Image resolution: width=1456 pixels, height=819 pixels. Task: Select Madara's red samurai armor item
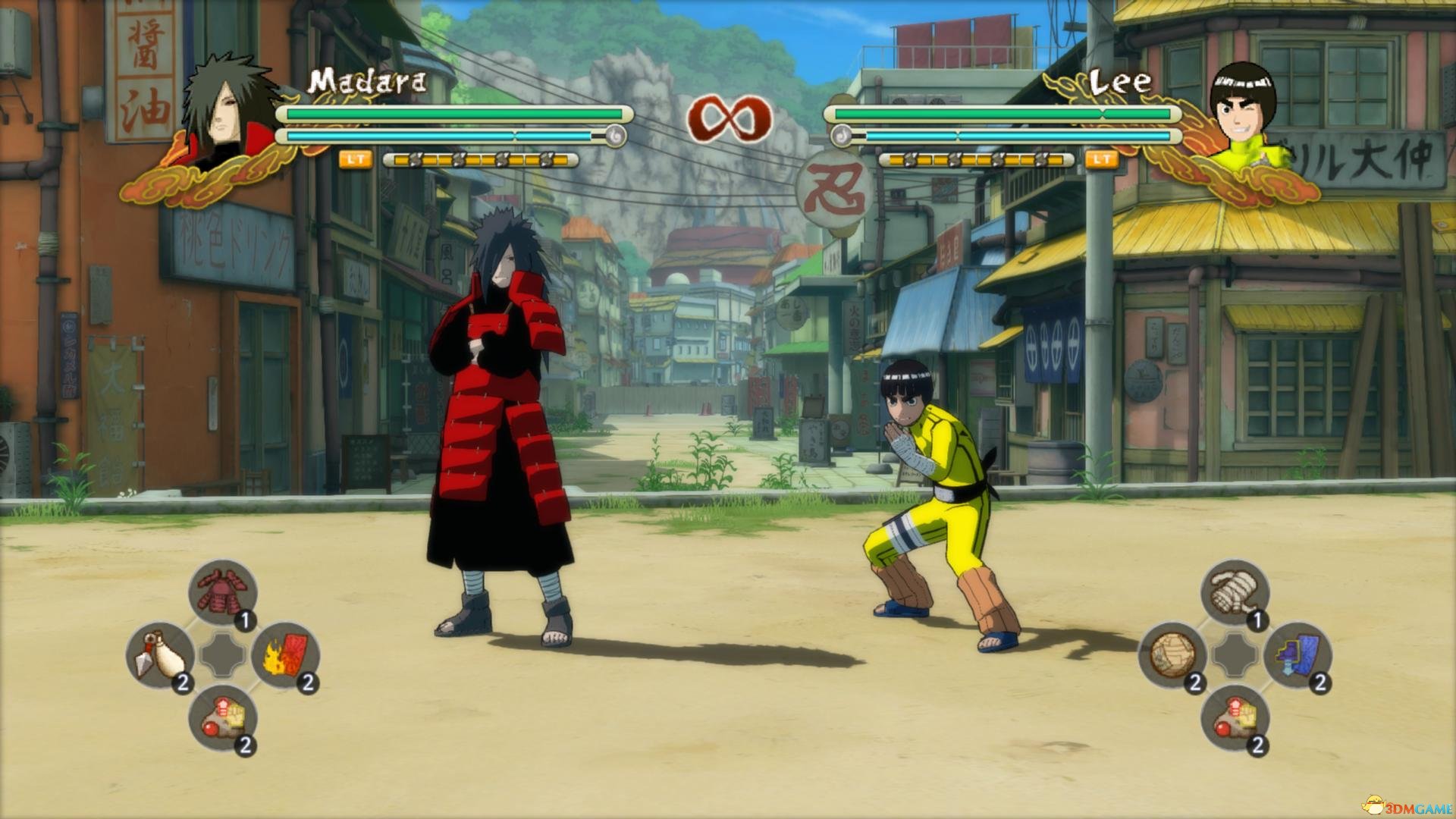click(x=222, y=592)
